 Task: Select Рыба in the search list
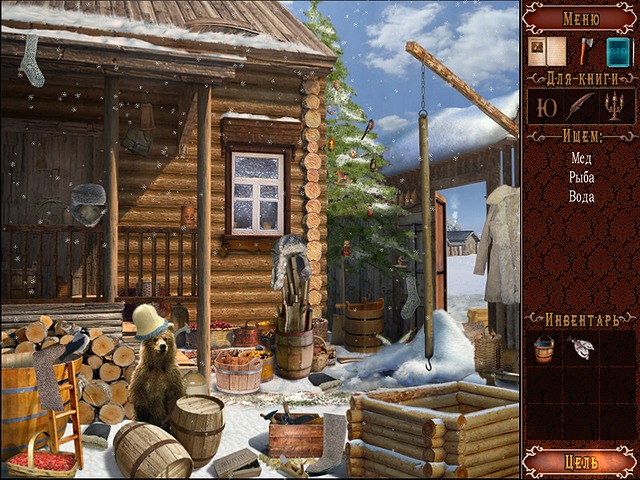[581, 177]
